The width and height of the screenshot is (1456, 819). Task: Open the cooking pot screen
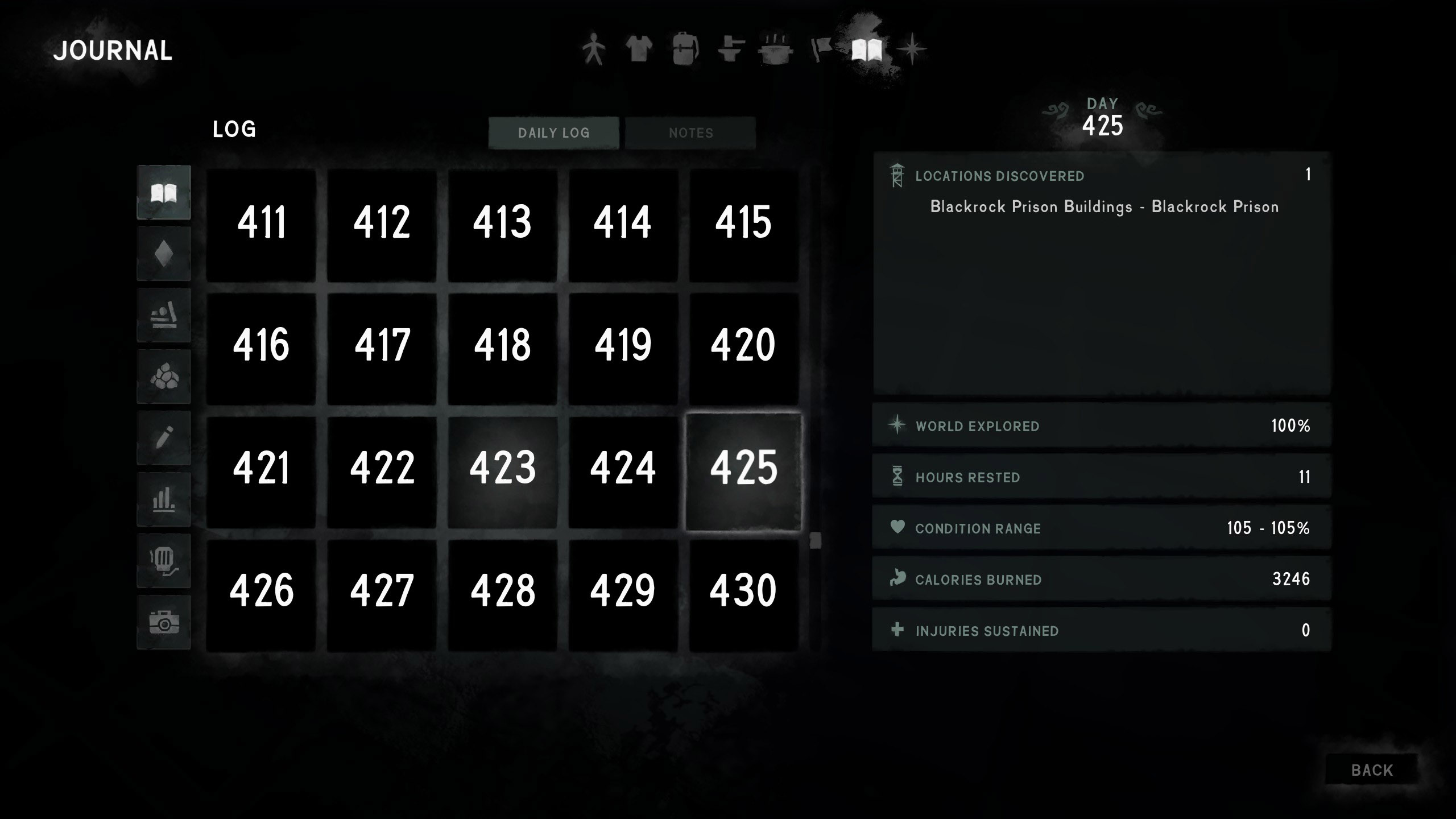[x=775, y=49]
